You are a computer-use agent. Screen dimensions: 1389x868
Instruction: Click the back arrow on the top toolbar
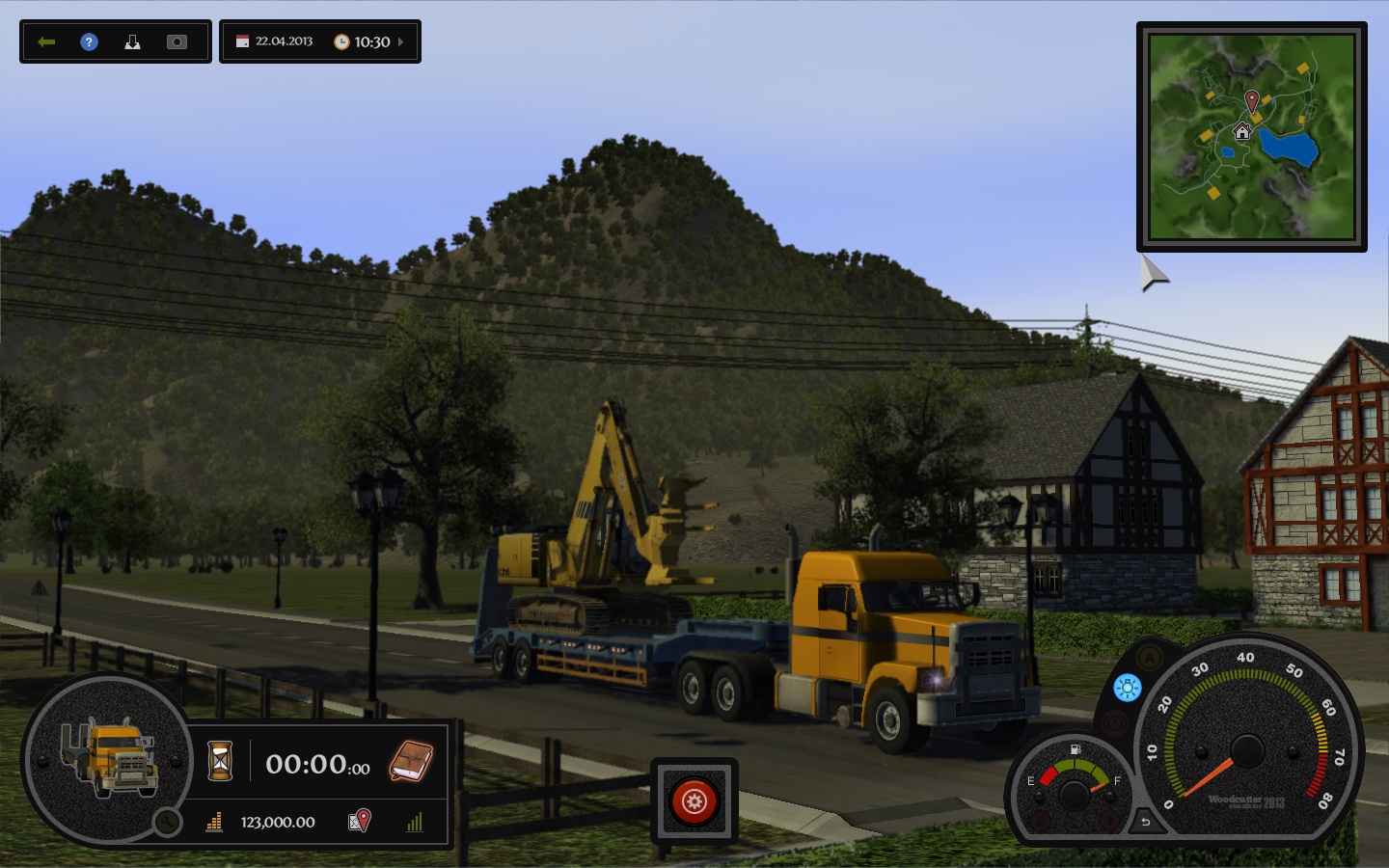(47, 41)
